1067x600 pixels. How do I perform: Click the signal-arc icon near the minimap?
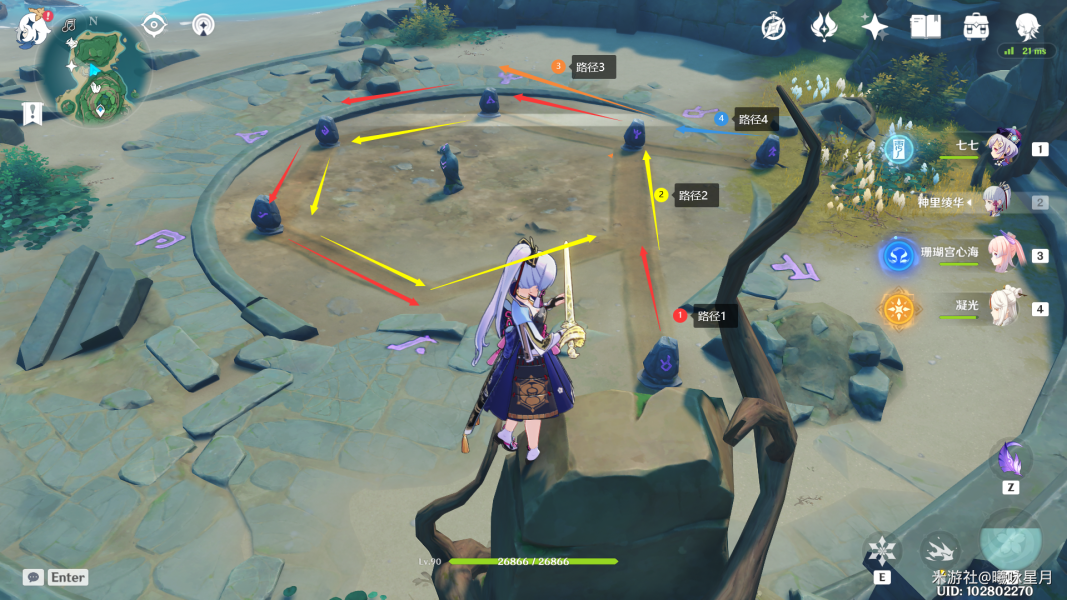click(203, 25)
